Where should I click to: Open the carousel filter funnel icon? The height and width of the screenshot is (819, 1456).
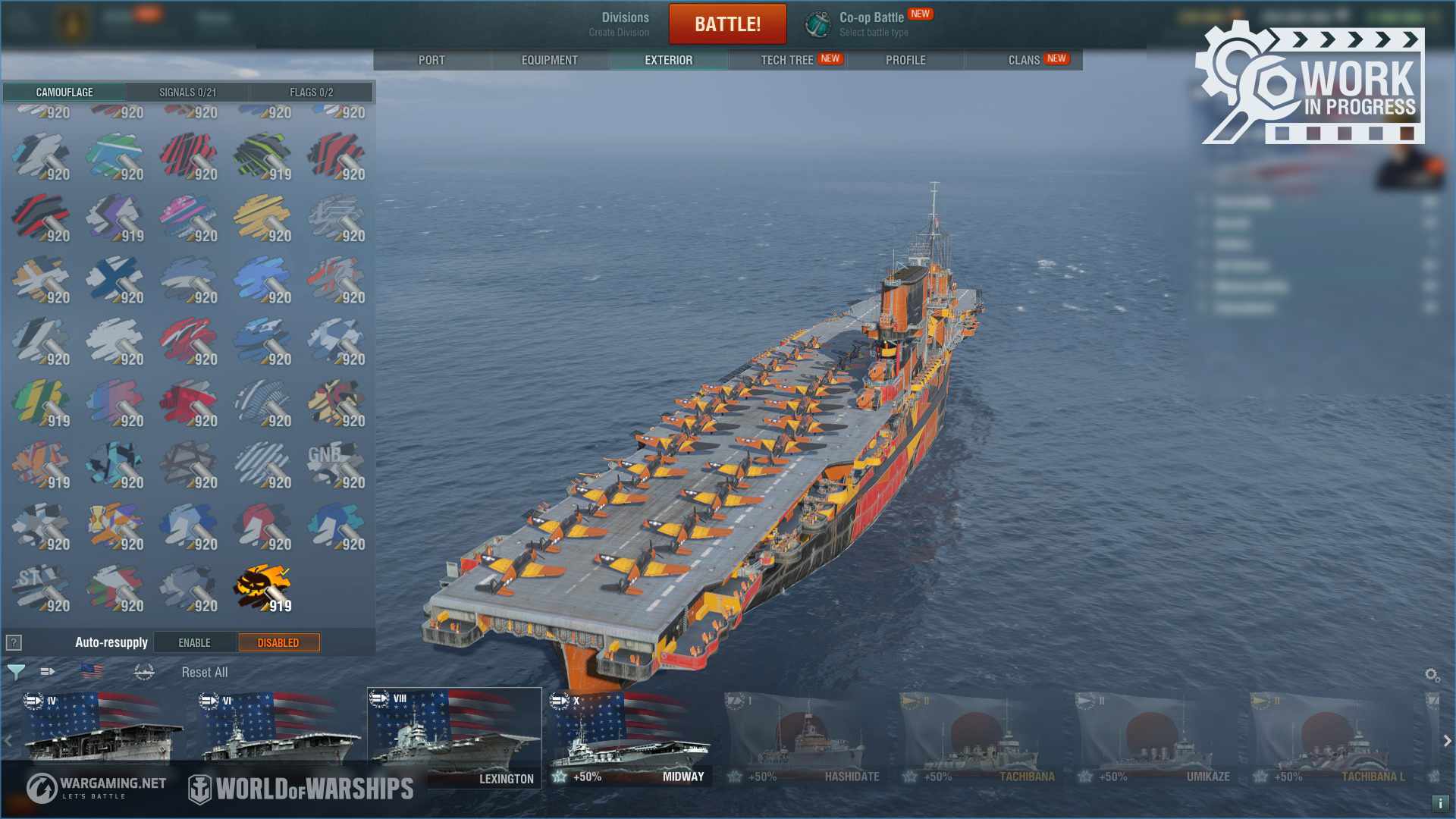pos(16,672)
